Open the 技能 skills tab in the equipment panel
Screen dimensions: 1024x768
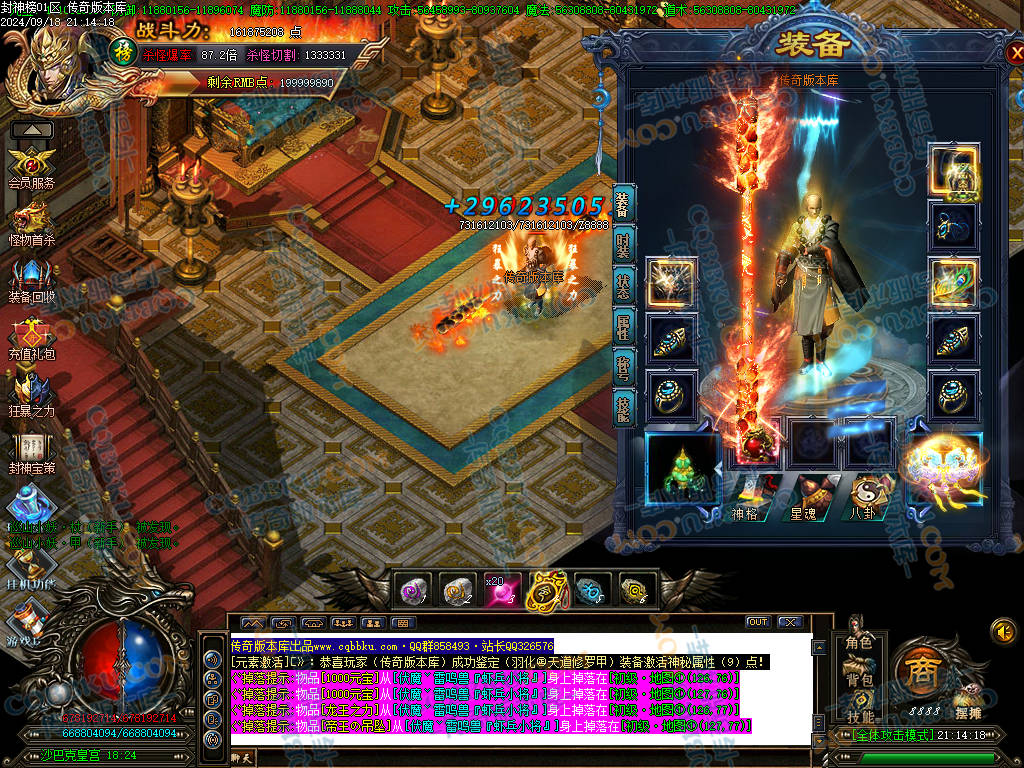pos(623,407)
